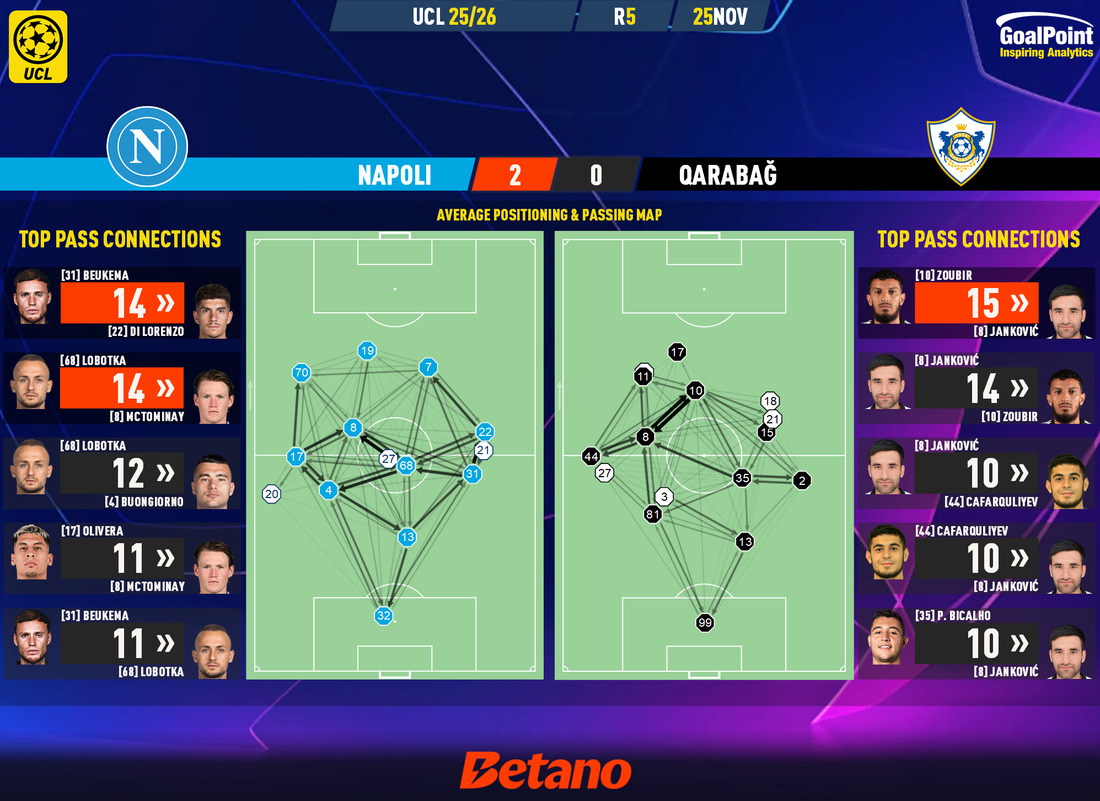Select the Zoubir to Janković 15 passes row
This screenshot has width=1100, height=801.
pos(977,303)
